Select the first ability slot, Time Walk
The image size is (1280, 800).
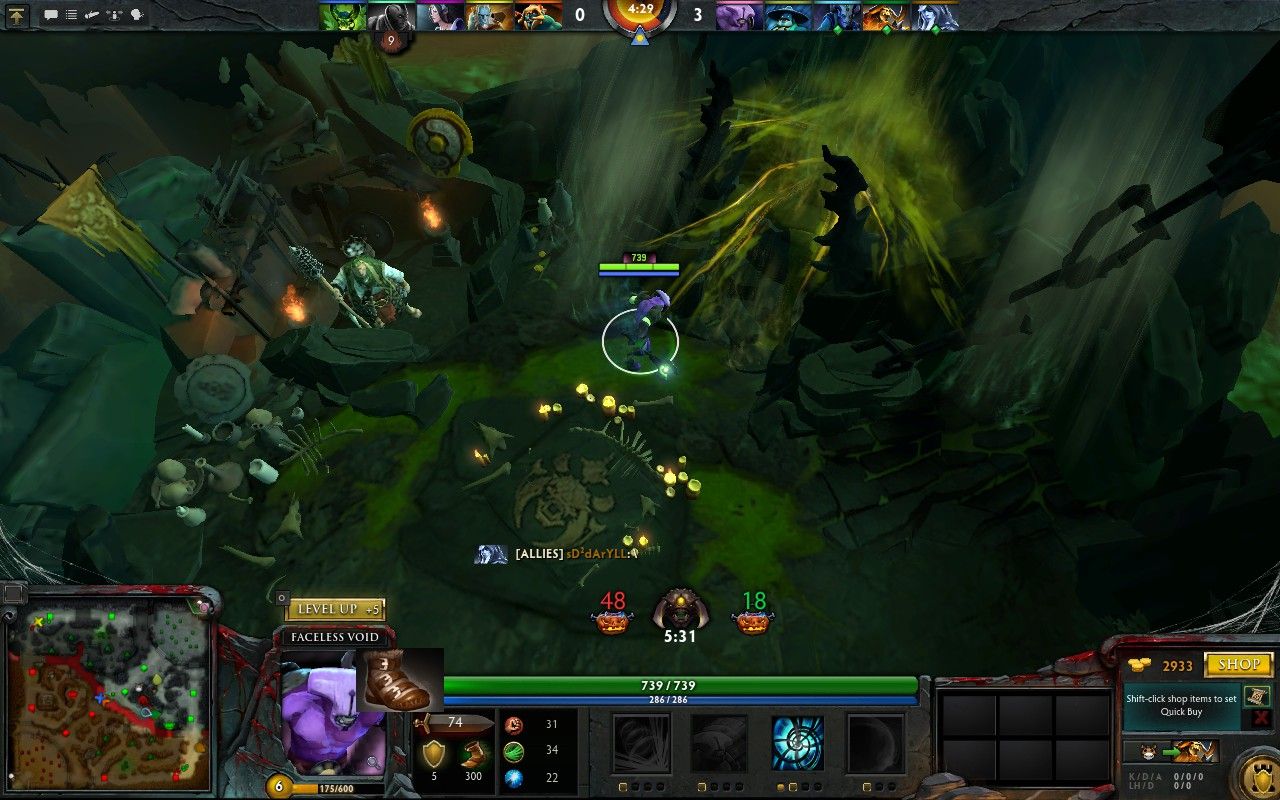coord(640,742)
